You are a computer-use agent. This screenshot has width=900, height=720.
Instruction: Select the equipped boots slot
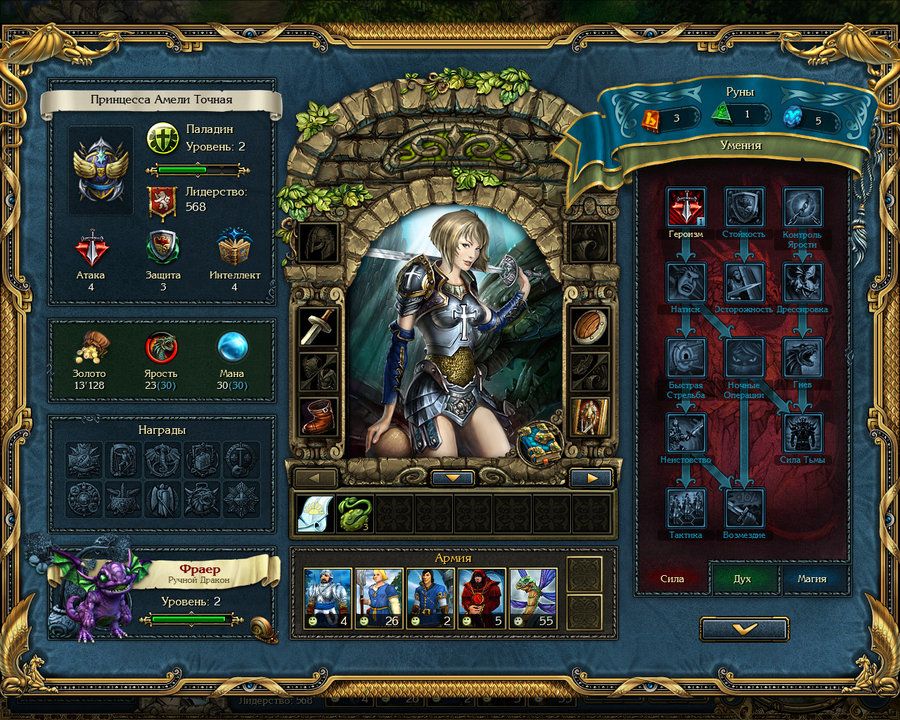point(317,413)
